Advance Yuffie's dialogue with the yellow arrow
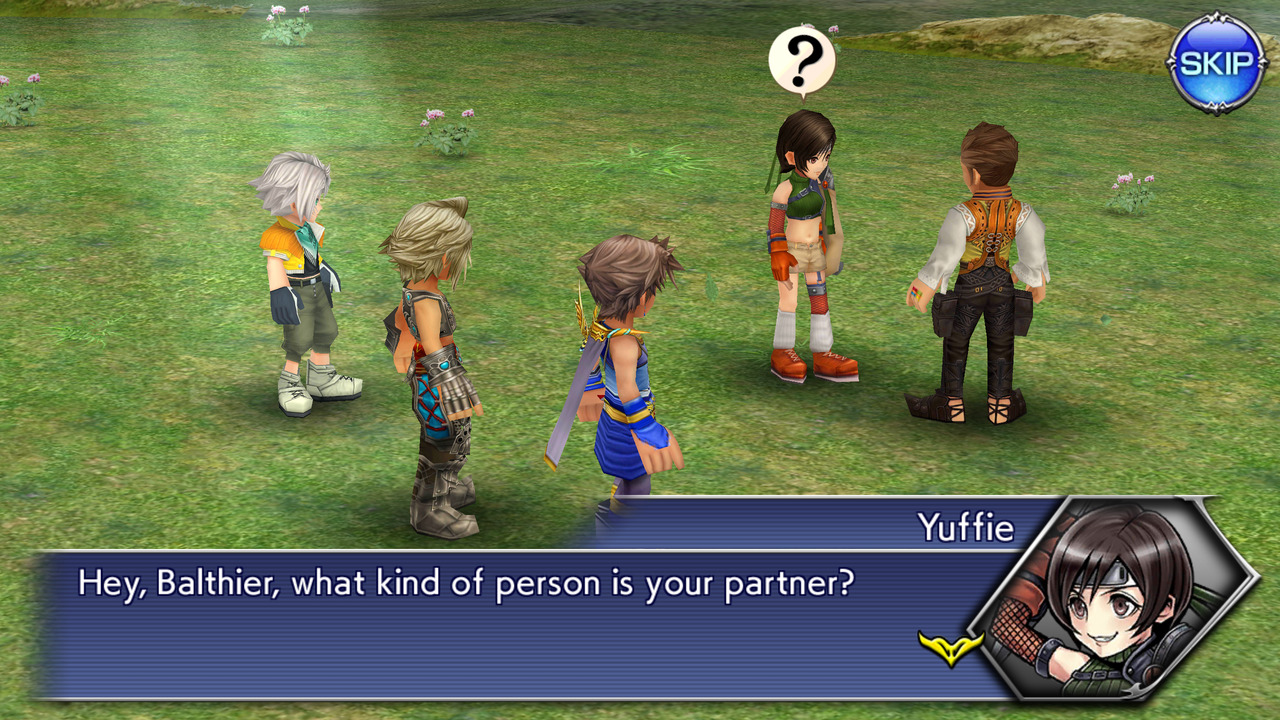This screenshot has width=1280, height=720. click(x=949, y=647)
